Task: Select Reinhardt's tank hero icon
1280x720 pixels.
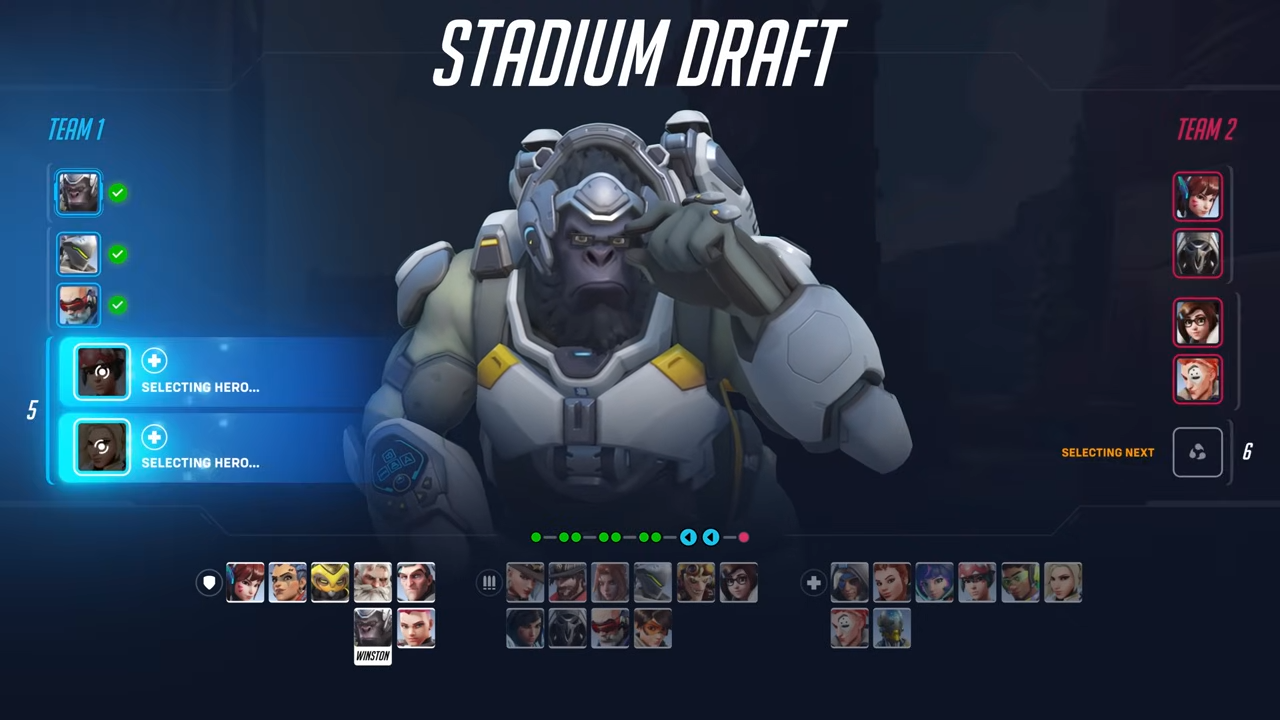Action: [x=371, y=583]
